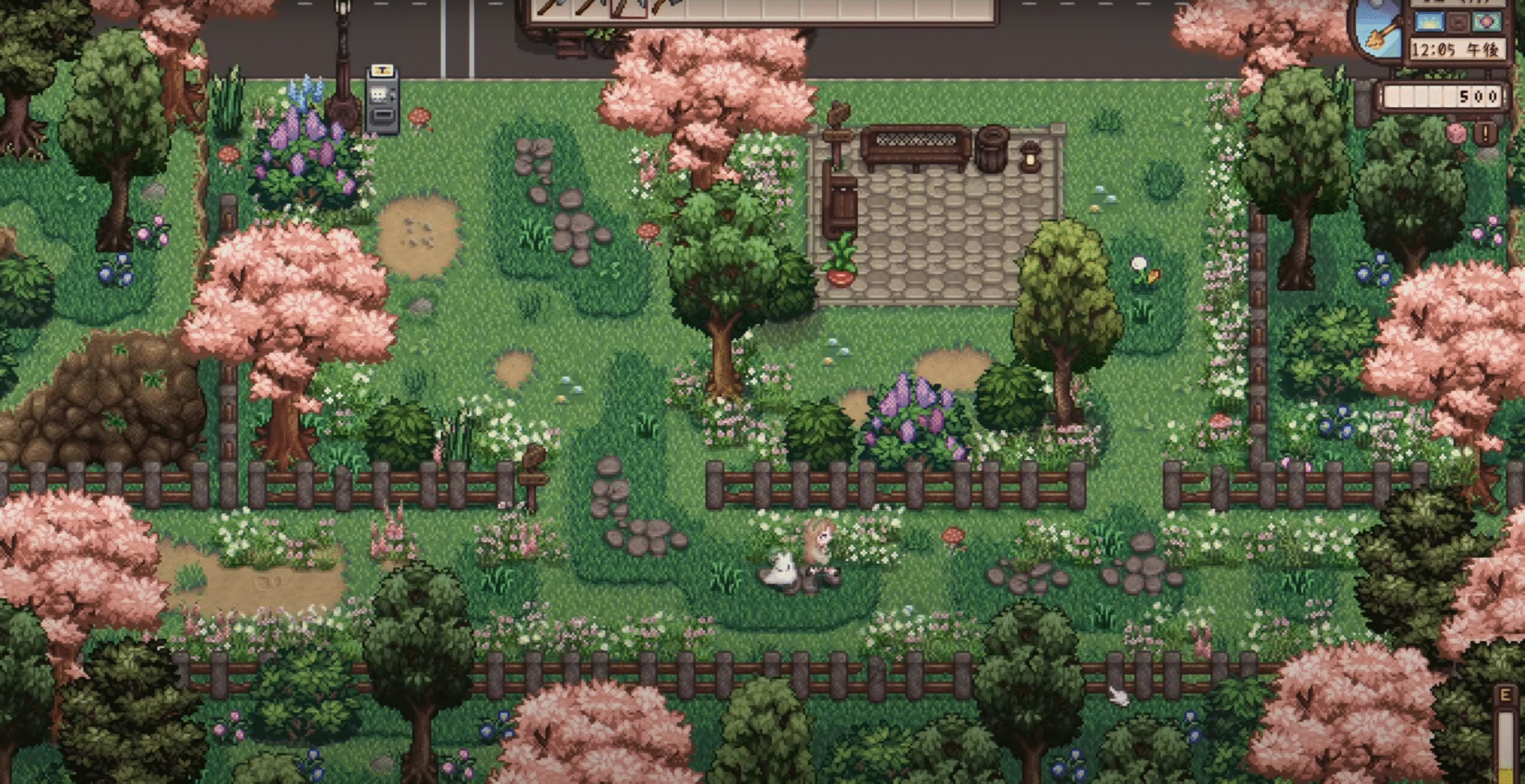This screenshot has width=1525, height=784.
Task: Click the pink flower emote icon below the money
Action: pyautogui.click(x=1454, y=133)
